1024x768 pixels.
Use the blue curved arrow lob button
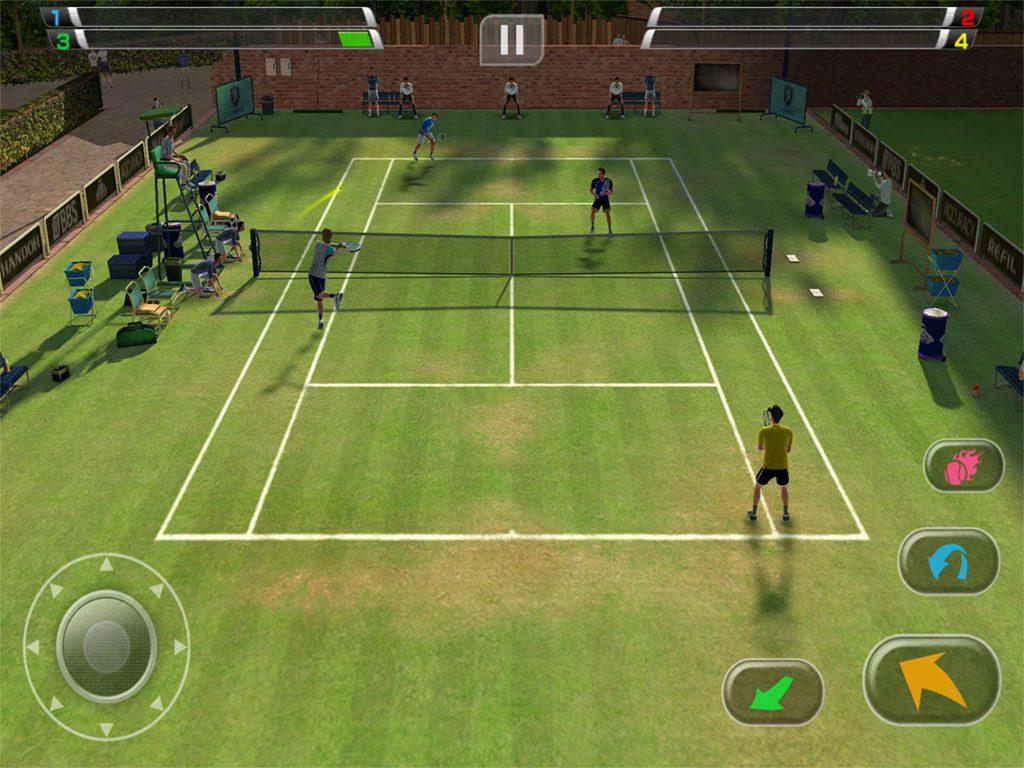coord(947,561)
